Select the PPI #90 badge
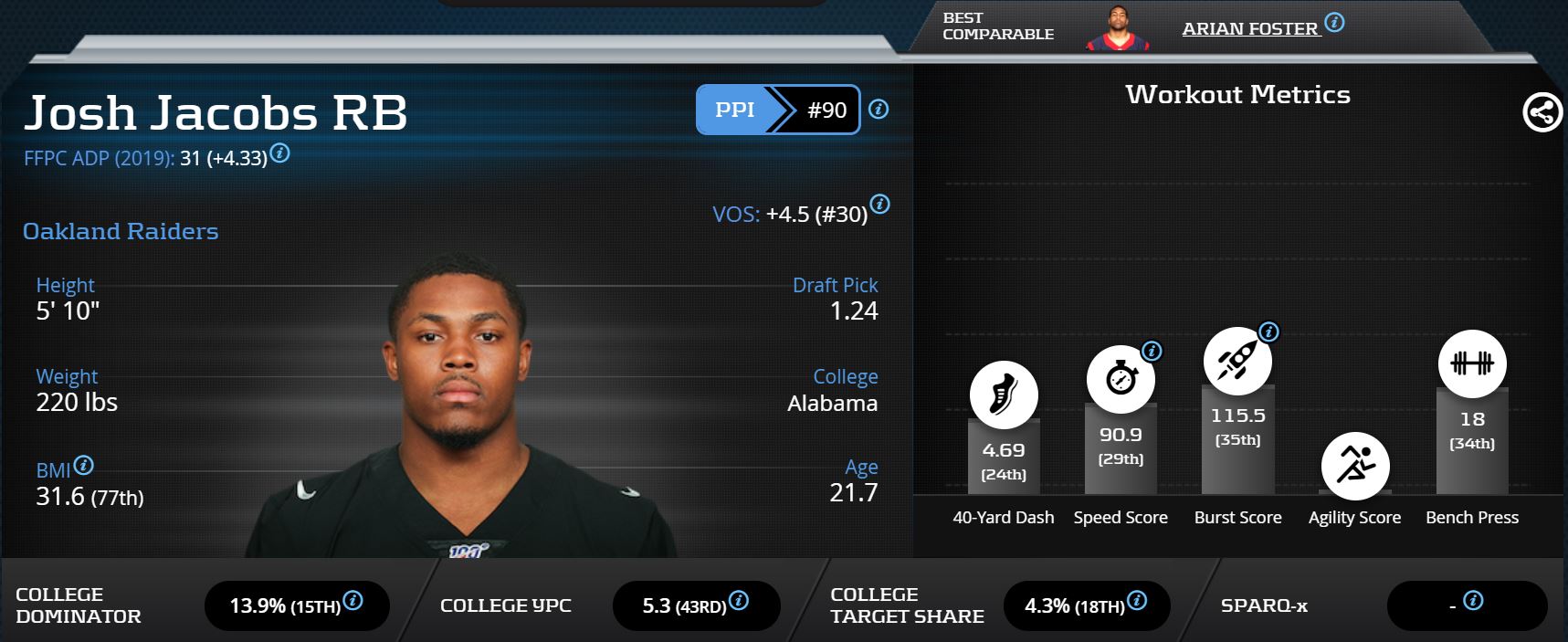This screenshot has height=642, width=1568. pyautogui.click(x=777, y=110)
